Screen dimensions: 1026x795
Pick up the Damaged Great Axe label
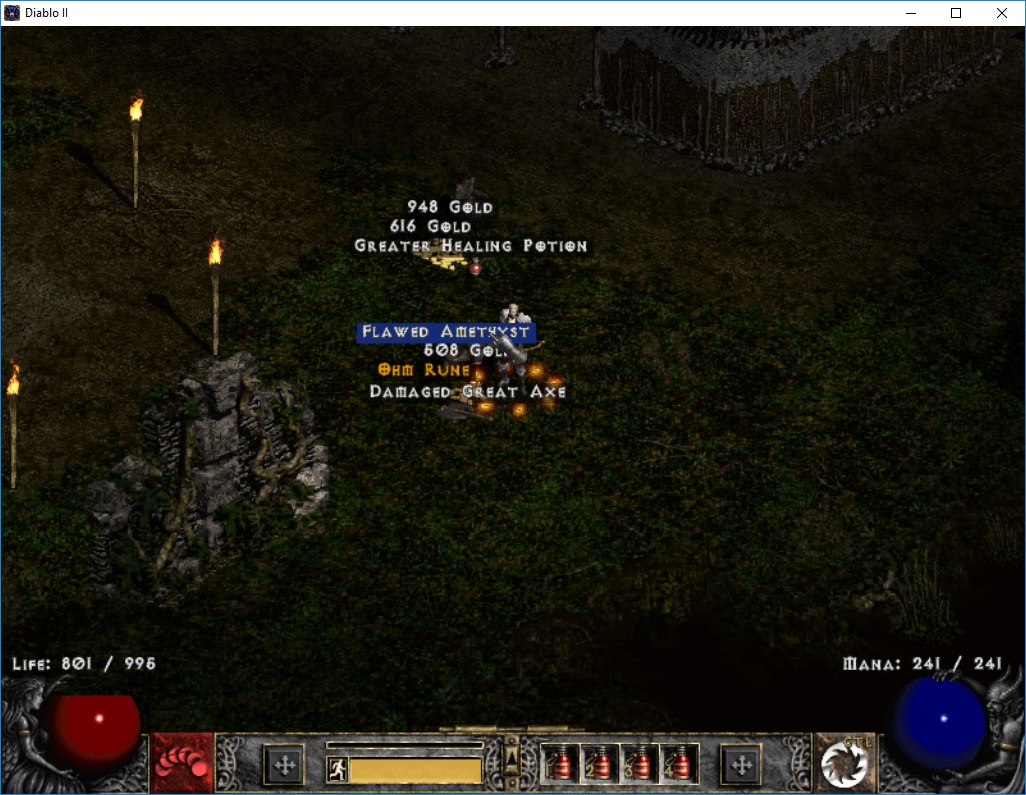467,392
